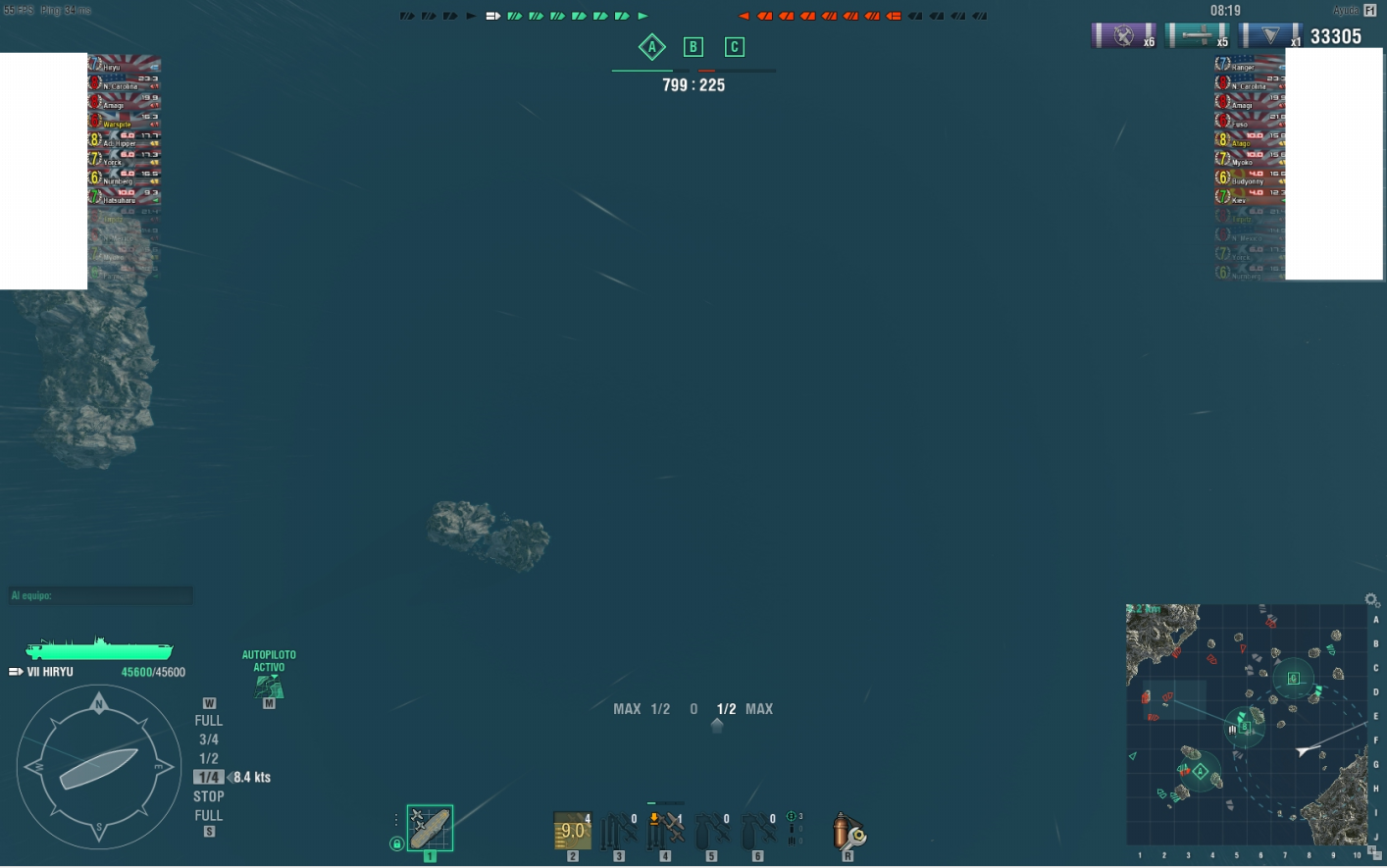Click the bomb squadron icon in slot 6
The image size is (1387, 868).
pos(756,831)
